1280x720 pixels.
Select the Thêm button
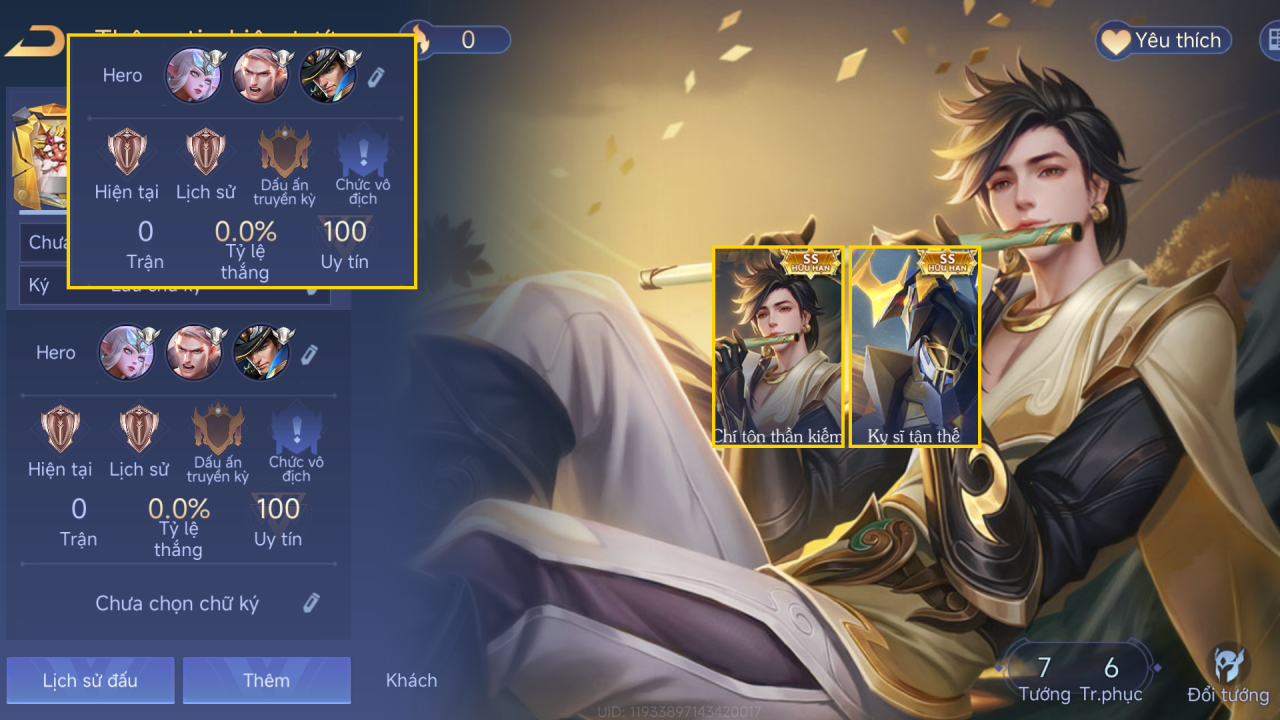pos(266,680)
